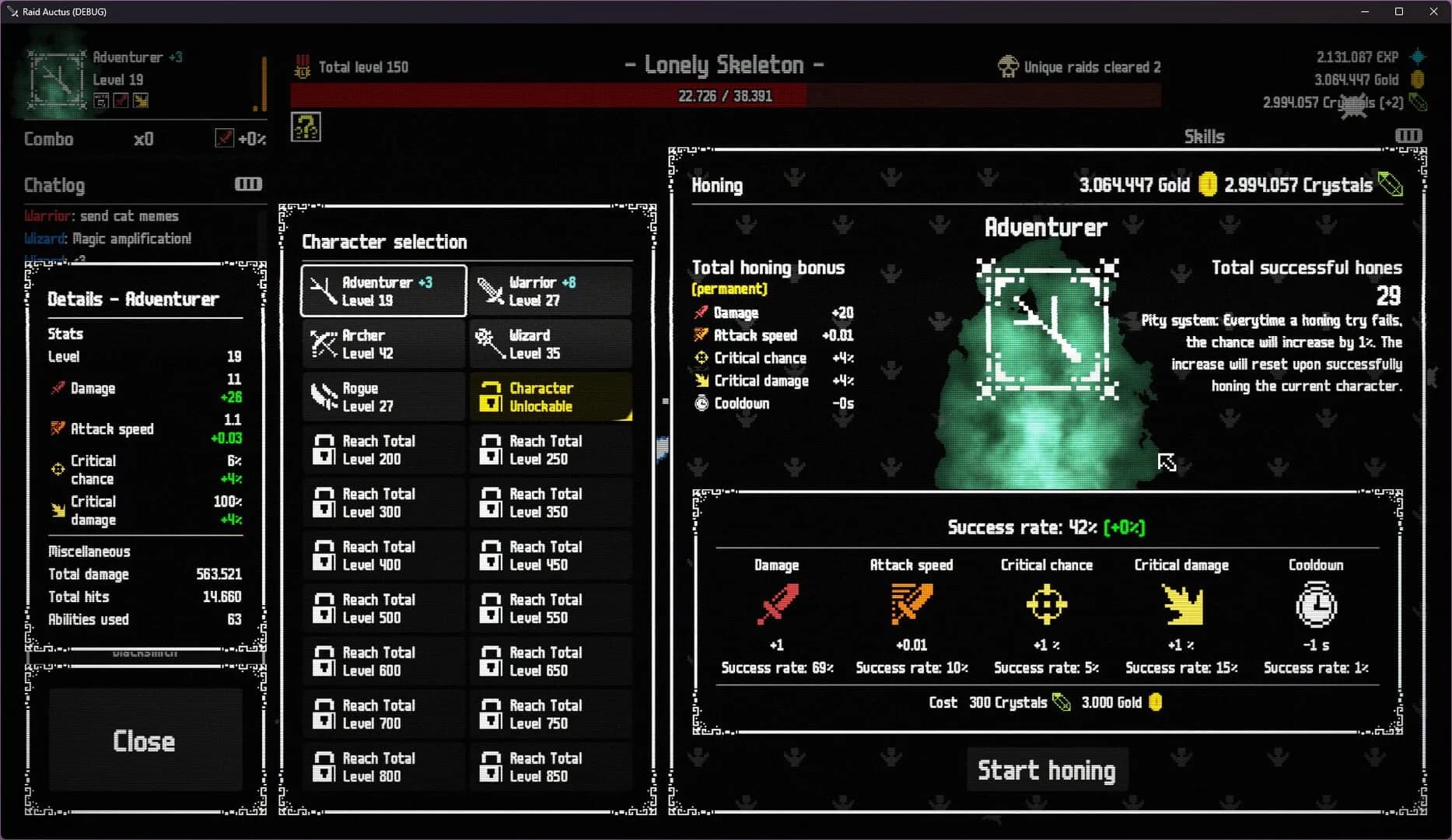This screenshot has width=1452, height=840.
Task: Click the Lonely Skeleton health bar
Action: tap(723, 95)
